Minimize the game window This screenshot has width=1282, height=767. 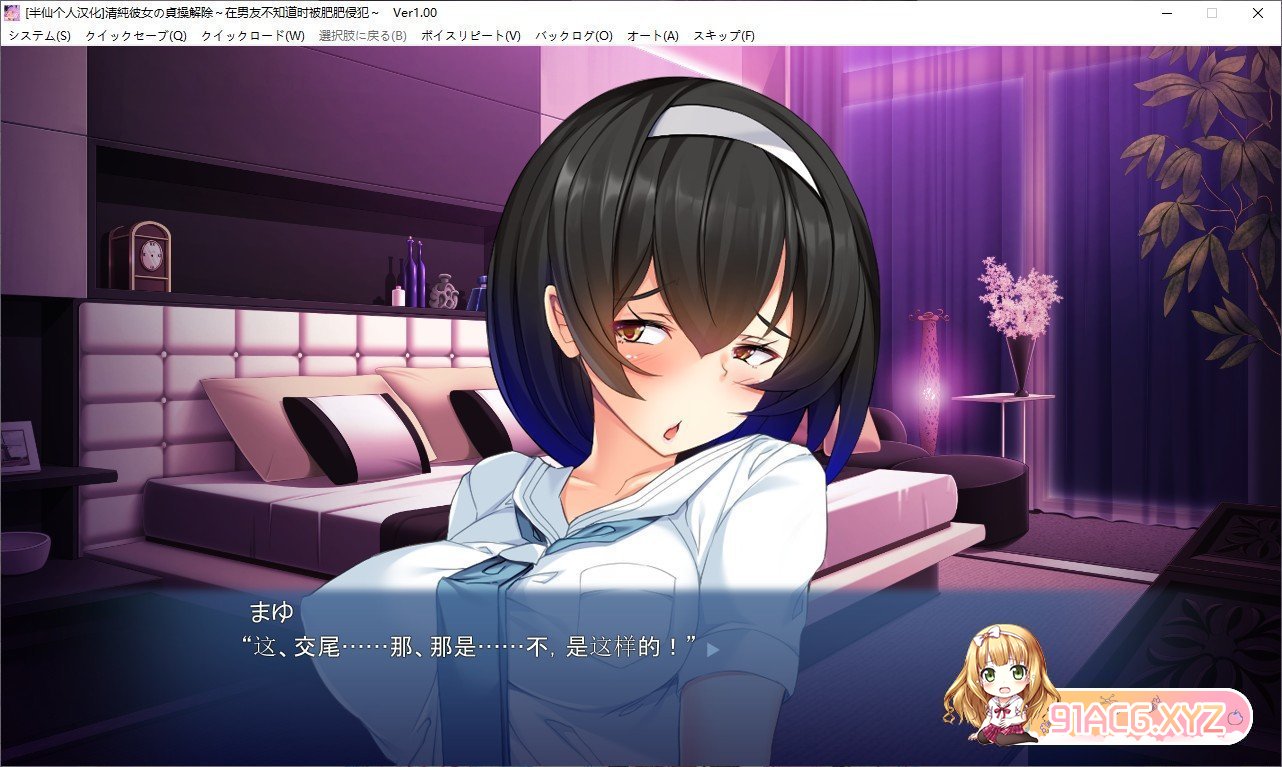[x=1166, y=11]
